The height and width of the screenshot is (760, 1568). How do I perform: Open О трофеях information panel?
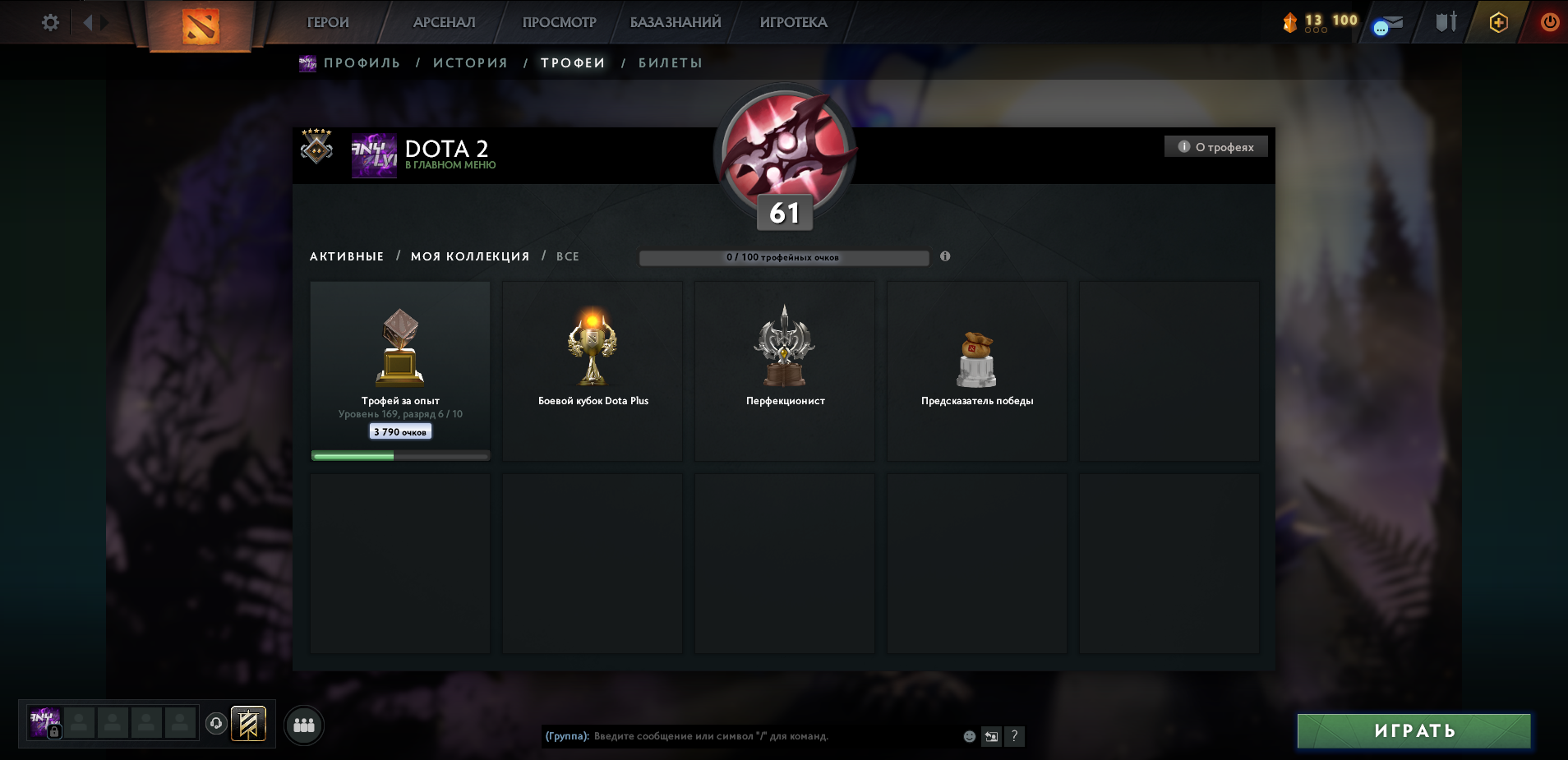(1218, 145)
